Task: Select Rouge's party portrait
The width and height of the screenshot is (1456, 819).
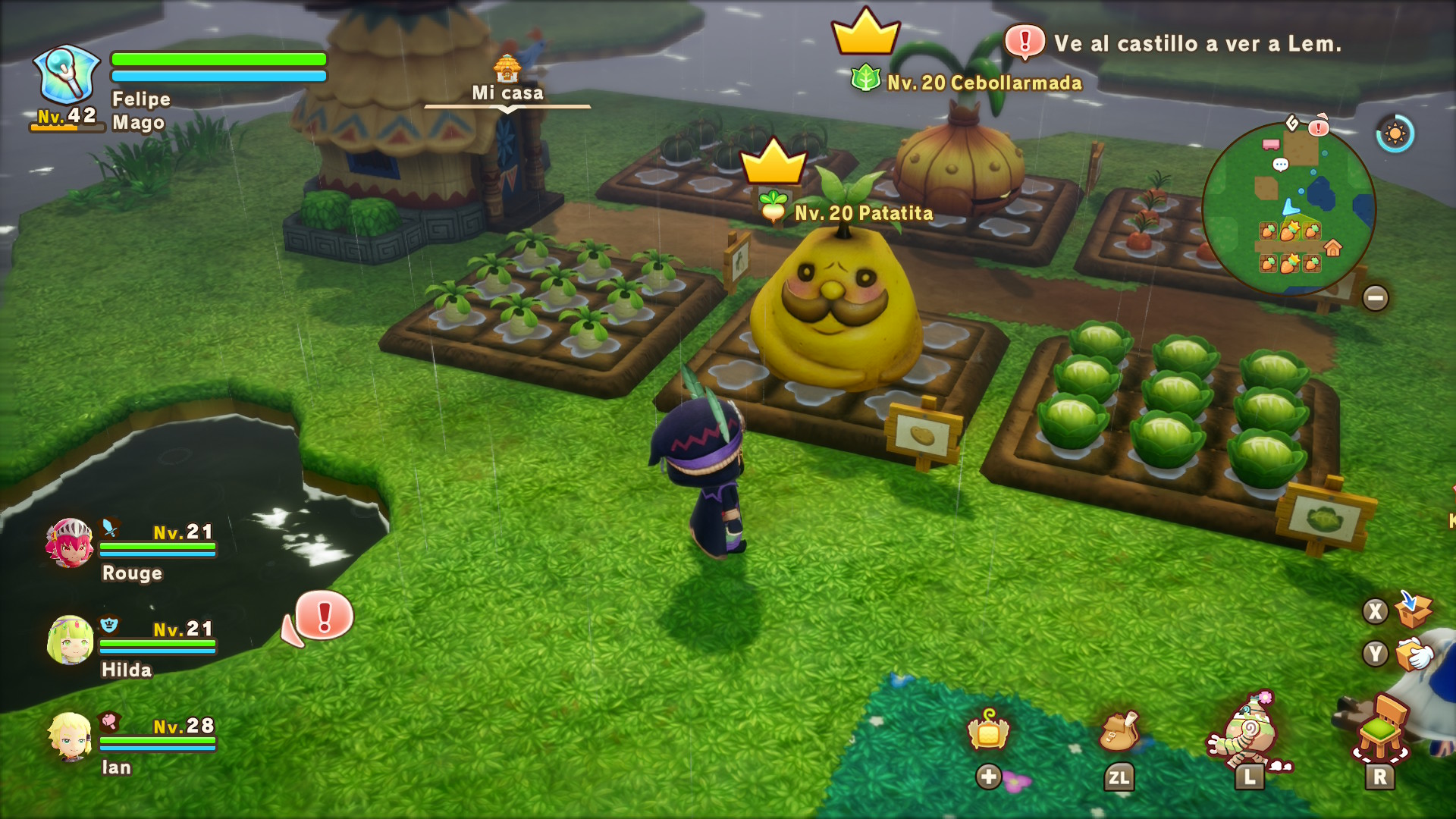Action: click(x=70, y=543)
